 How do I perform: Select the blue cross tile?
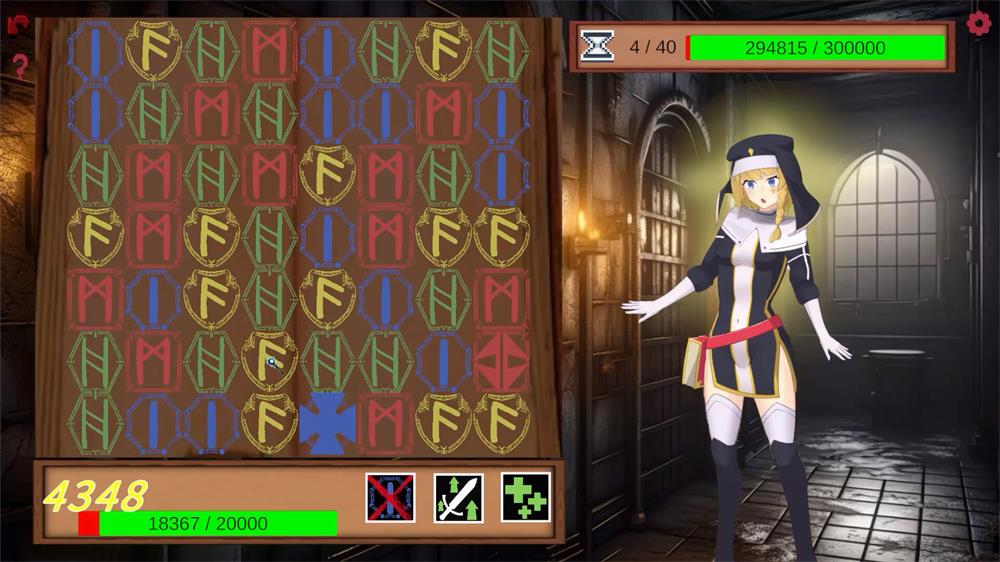tap(327, 423)
